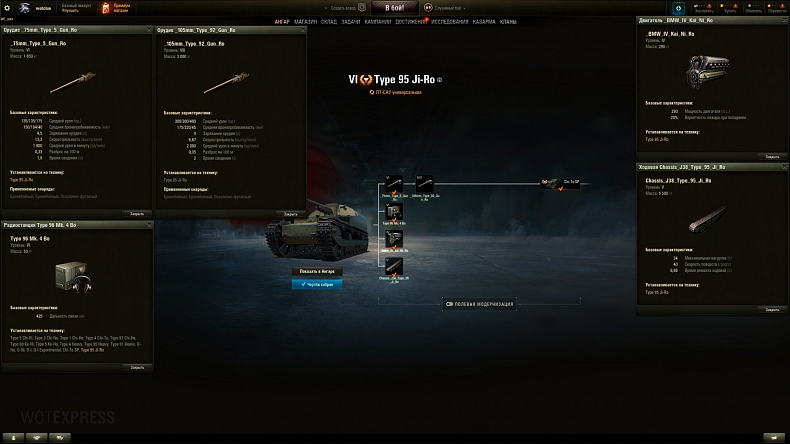The width and height of the screenshot is (790, 444).
Task: Open the ДОСТИЖЕНИЯ tab
Action: tap(411, 21)
